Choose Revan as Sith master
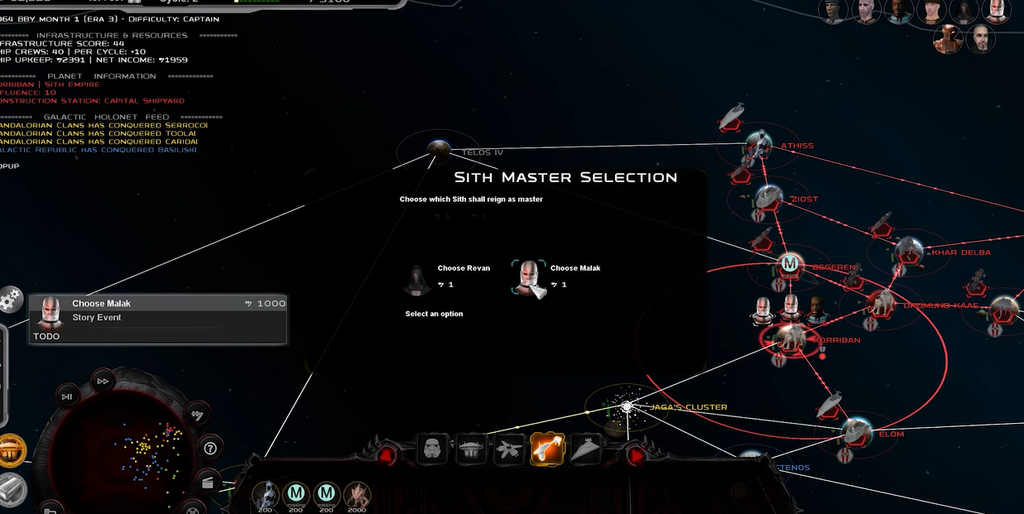This screenshot has width=1024, height=514. pyautogui.click(x=418, y=280)
